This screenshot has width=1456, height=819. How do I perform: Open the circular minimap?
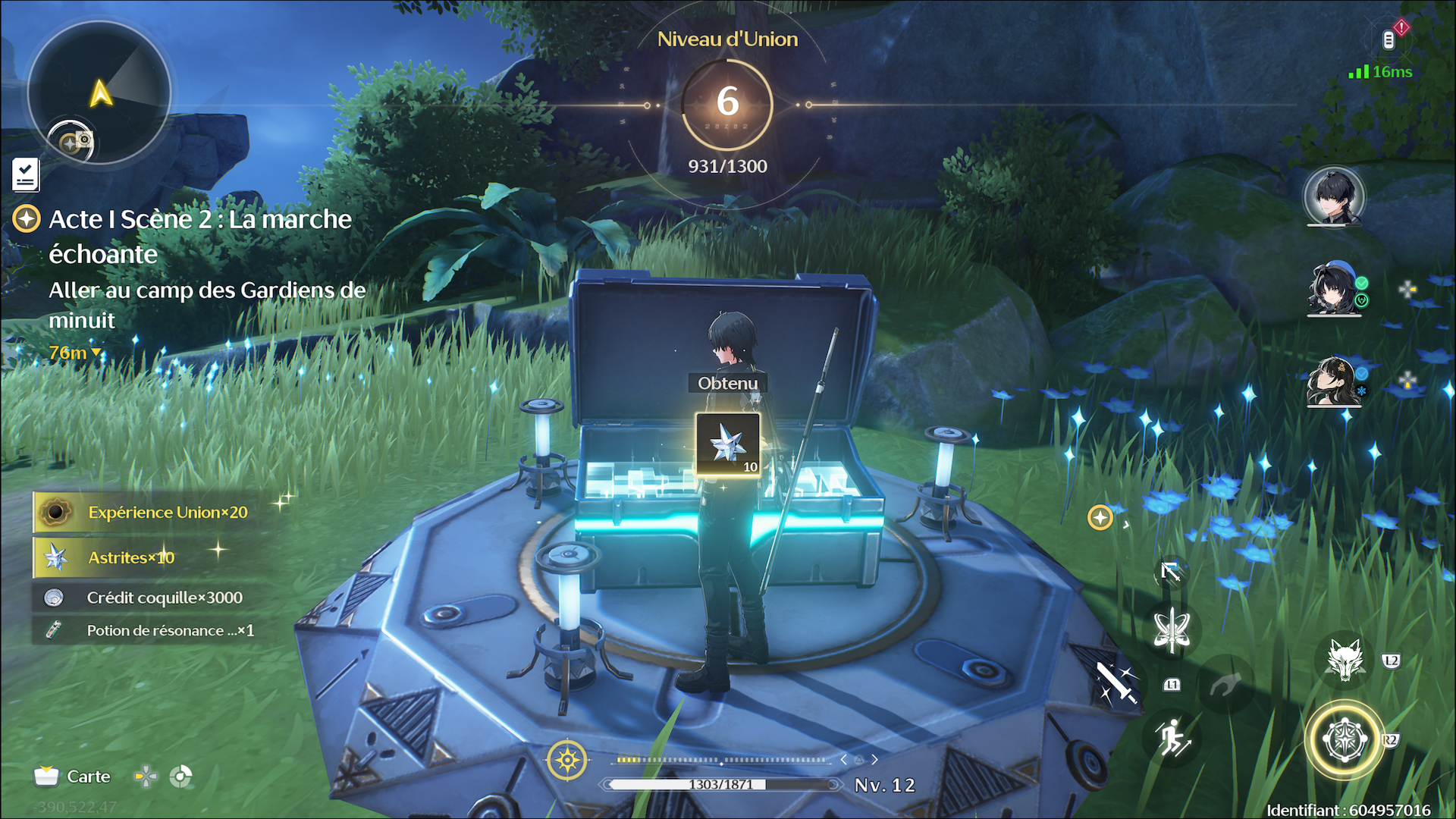point(99,93)
